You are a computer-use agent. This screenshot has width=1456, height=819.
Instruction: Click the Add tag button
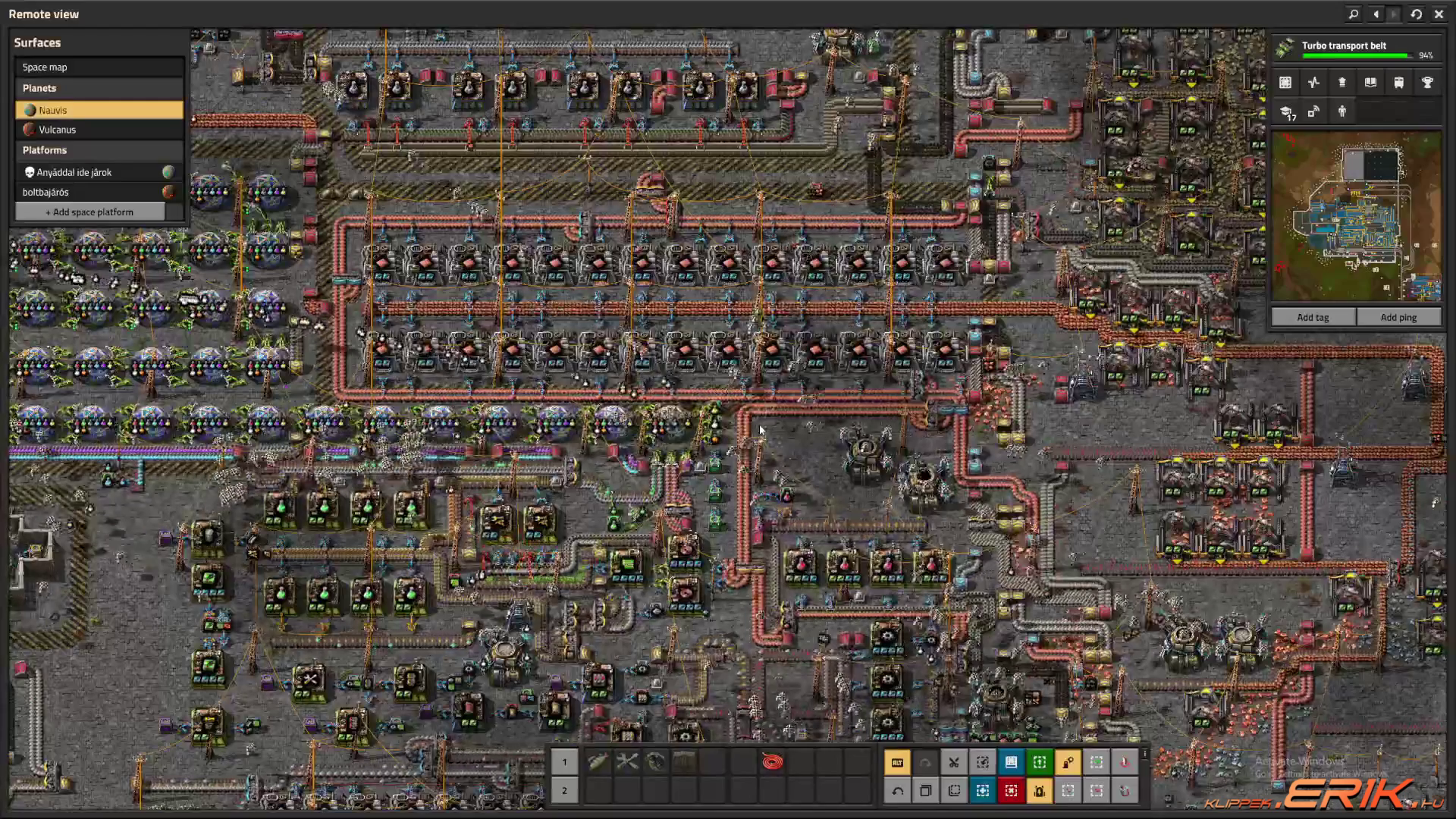click(x=1313, y=317)
